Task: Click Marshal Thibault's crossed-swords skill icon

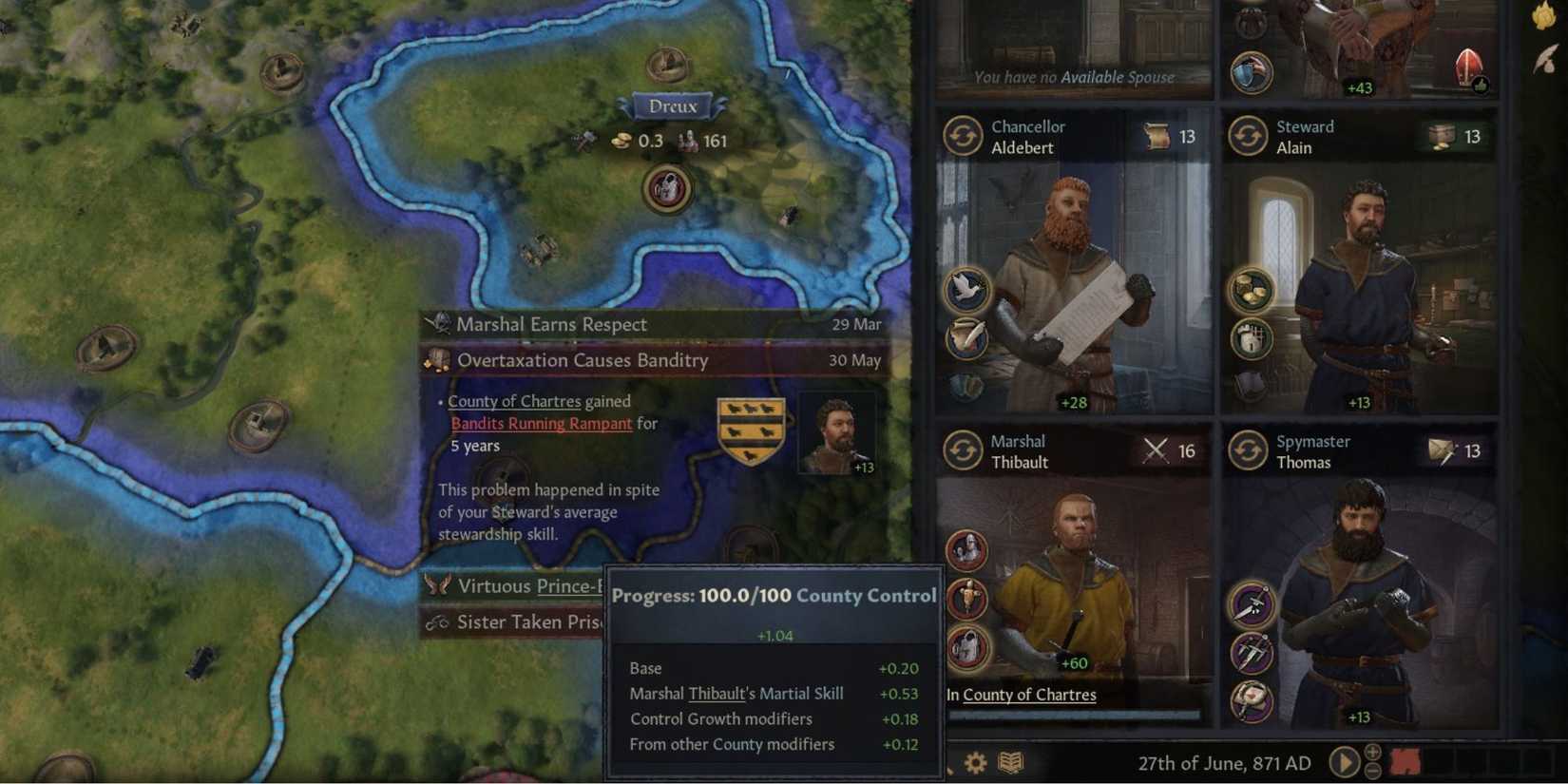Action: coord(1154,449)
